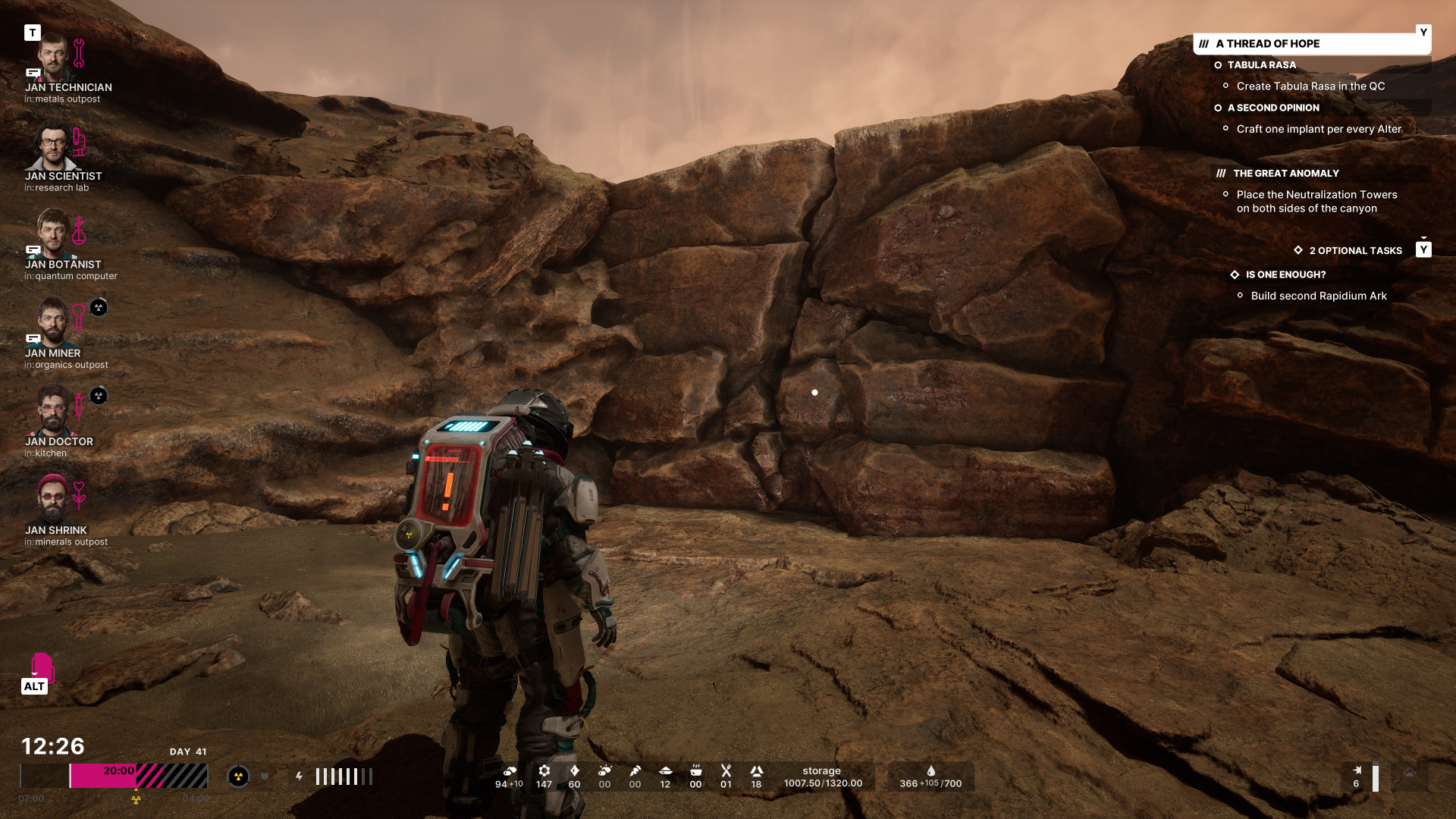This screenshot has width=1456, height=819.
Task: Select the A Second Opinion objective
Action: pos(1272,108)
